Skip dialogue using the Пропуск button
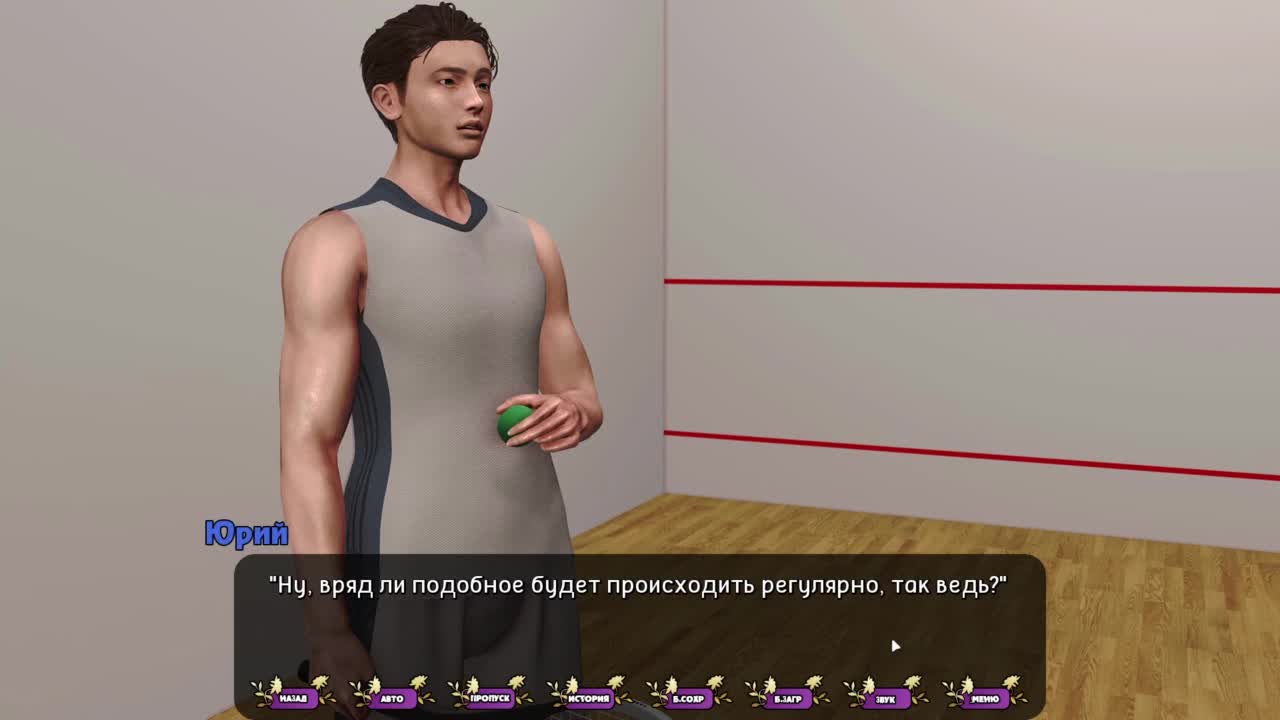 (x=490, y=697)
